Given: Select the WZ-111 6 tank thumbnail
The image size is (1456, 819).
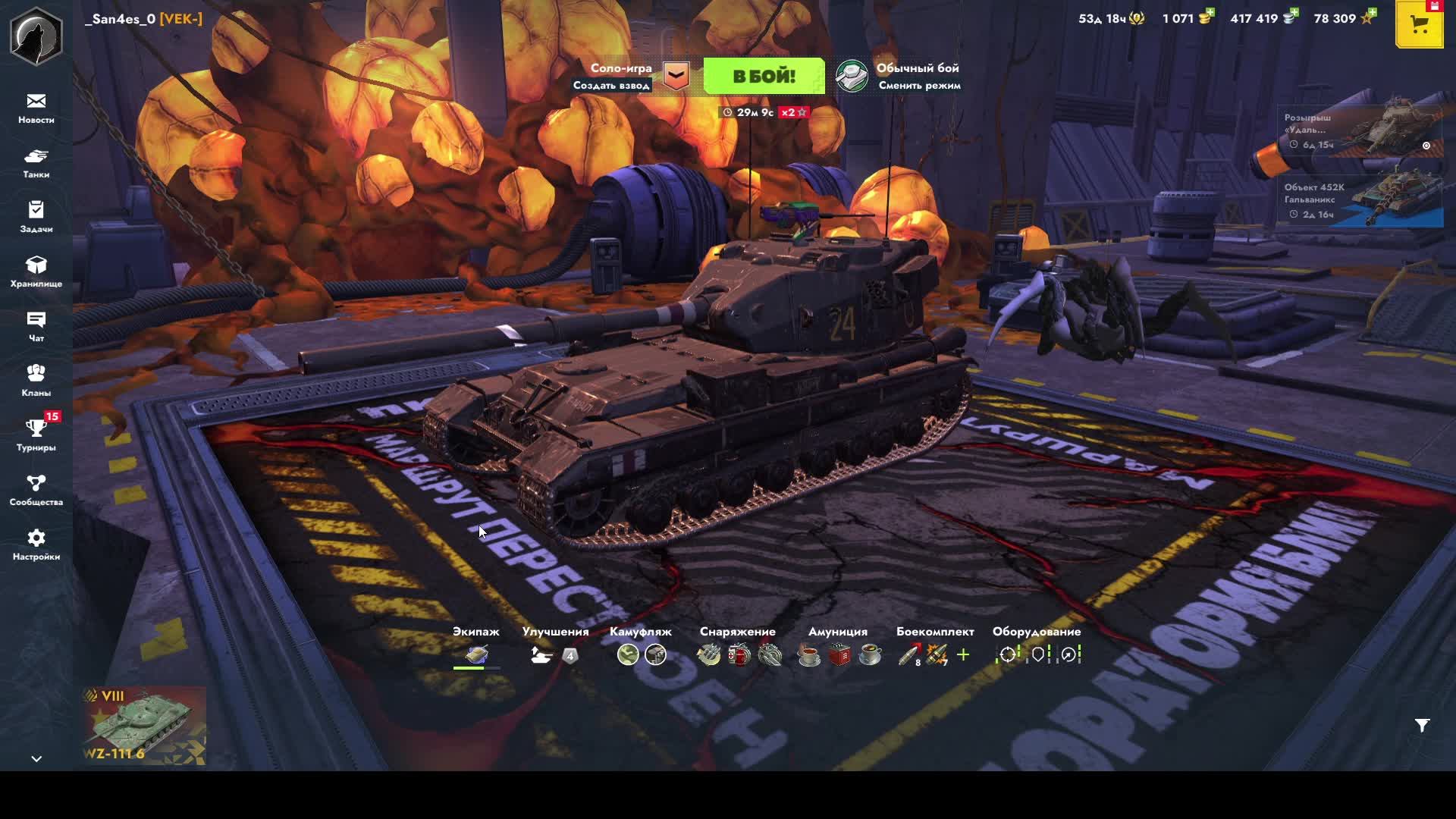Looking at the screenshot, I should [x=143, y=726].
